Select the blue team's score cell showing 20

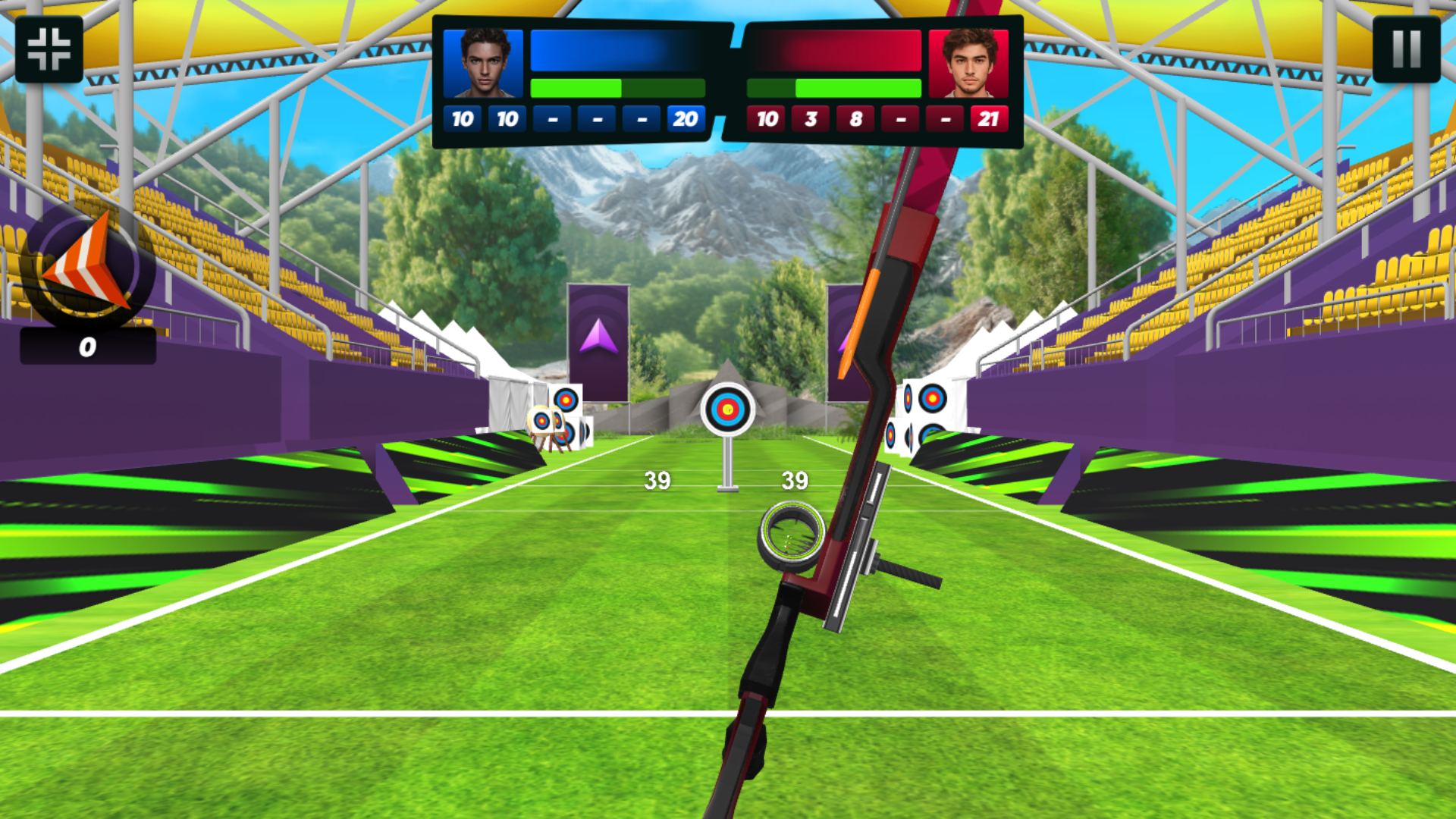click(686, 118)
